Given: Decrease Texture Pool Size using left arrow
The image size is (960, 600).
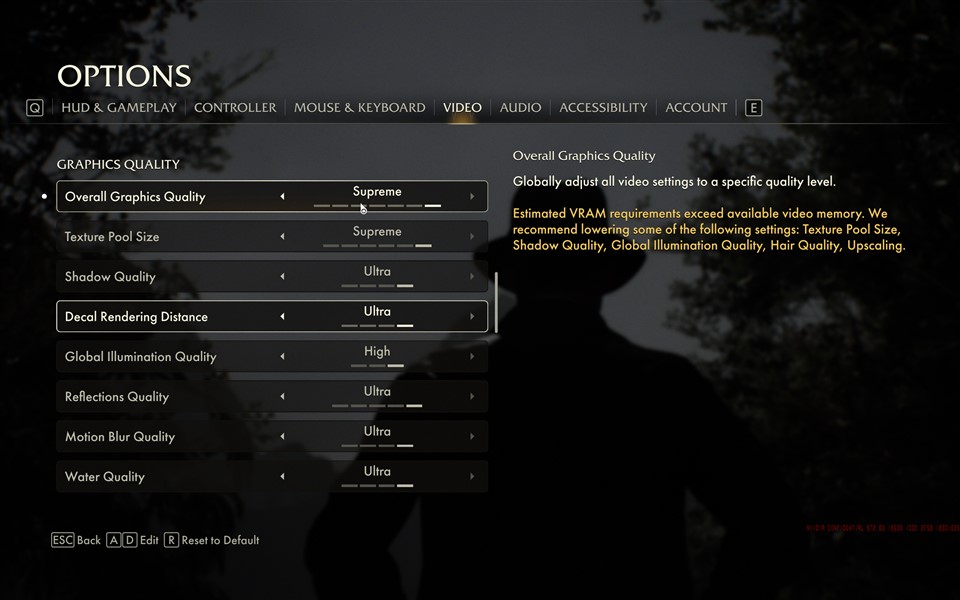Looking at the screenshot, I should [x=282, y=237].
